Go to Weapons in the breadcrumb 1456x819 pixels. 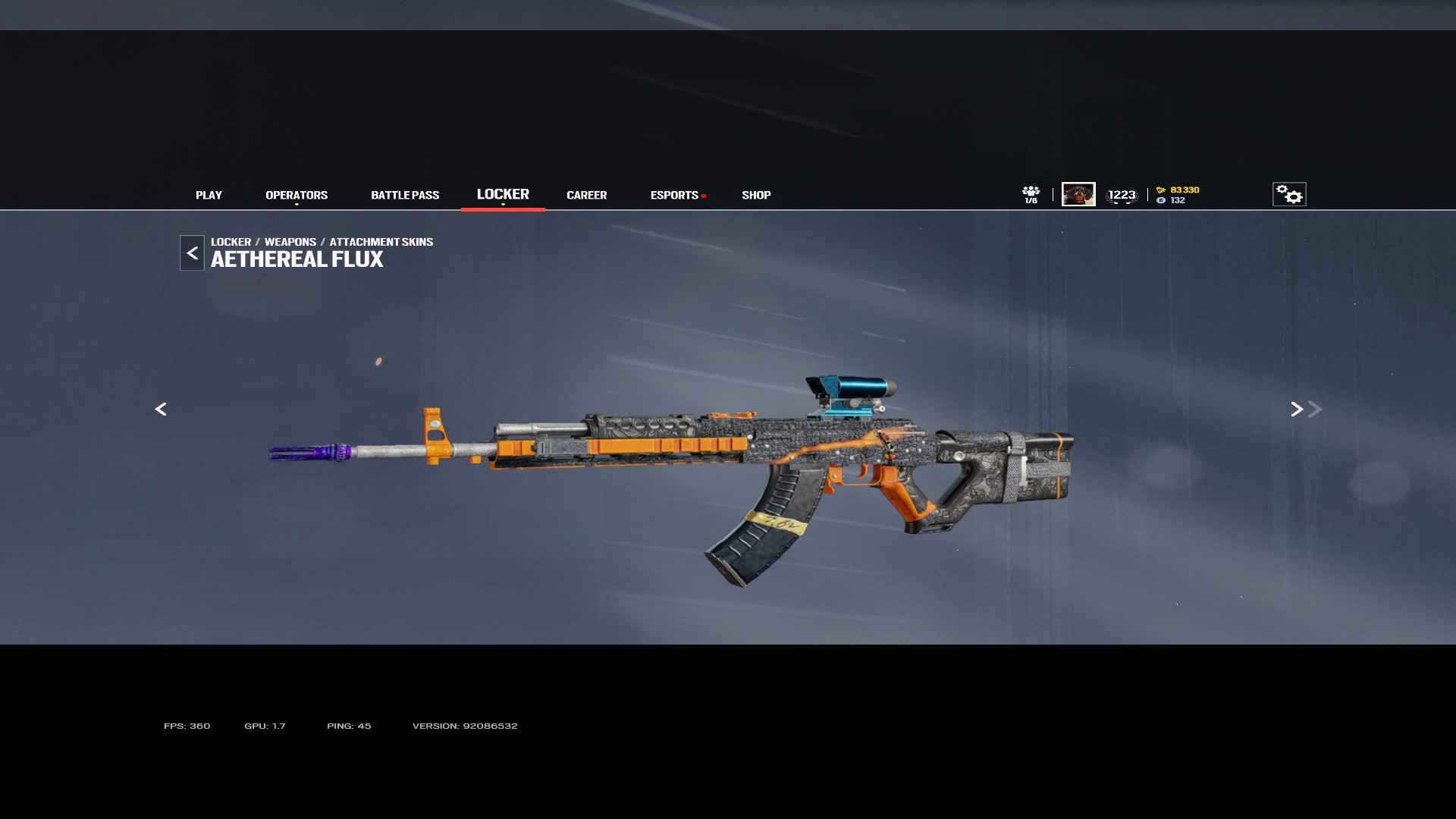[290, 242]
